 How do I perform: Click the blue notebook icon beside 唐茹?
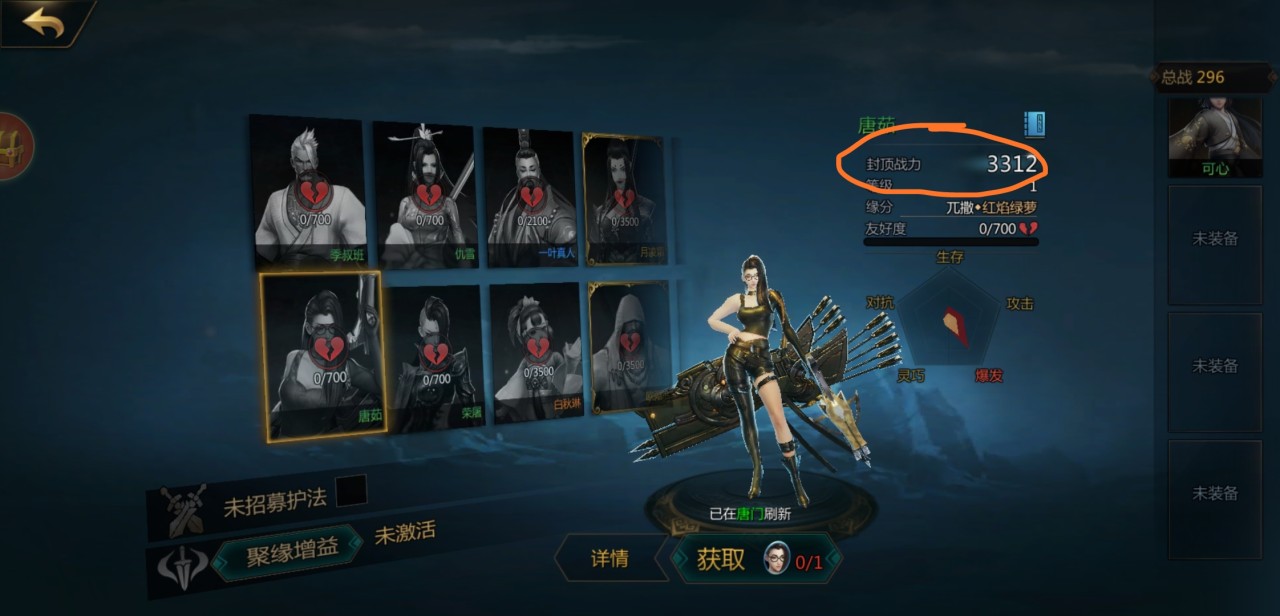(1034, 124)
